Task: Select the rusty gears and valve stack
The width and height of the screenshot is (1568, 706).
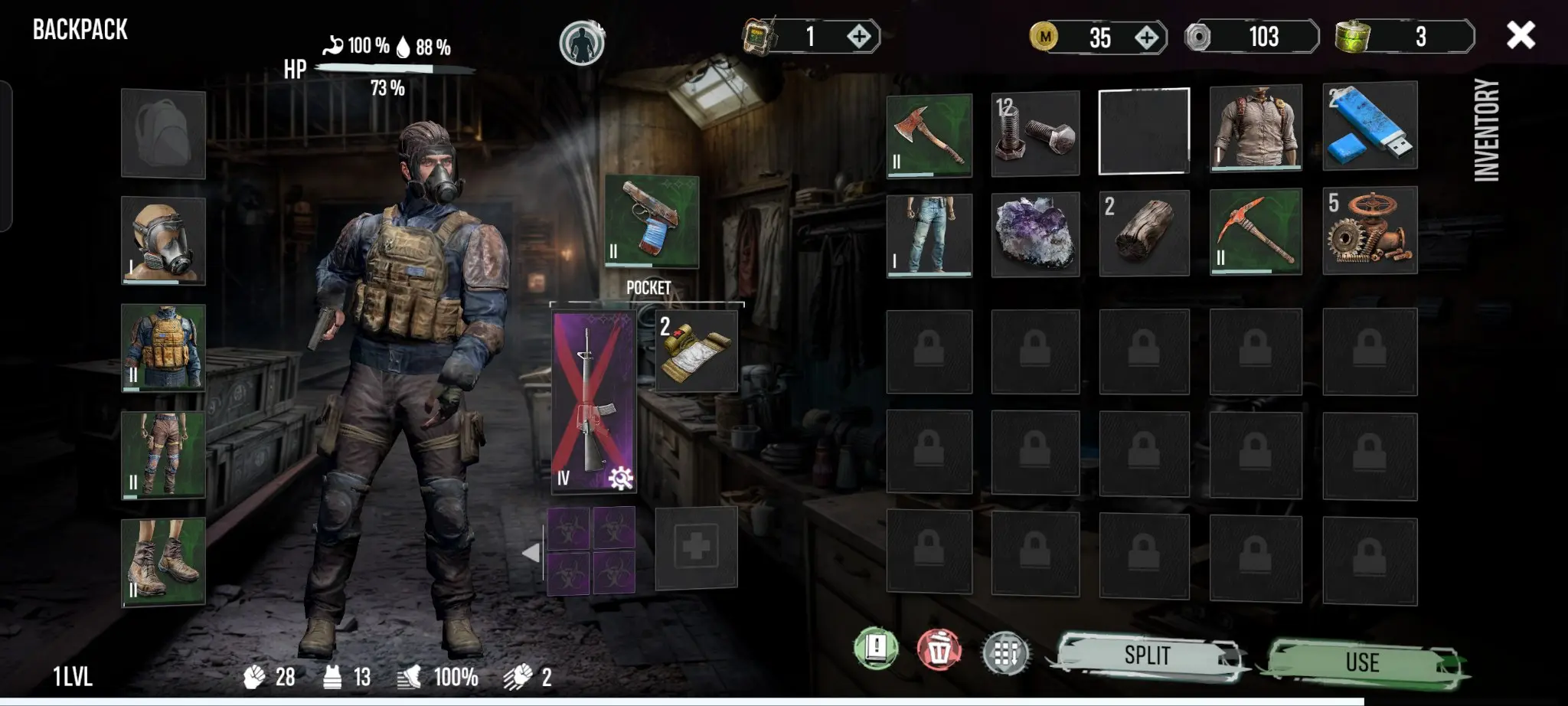Action: (1370, 230)
